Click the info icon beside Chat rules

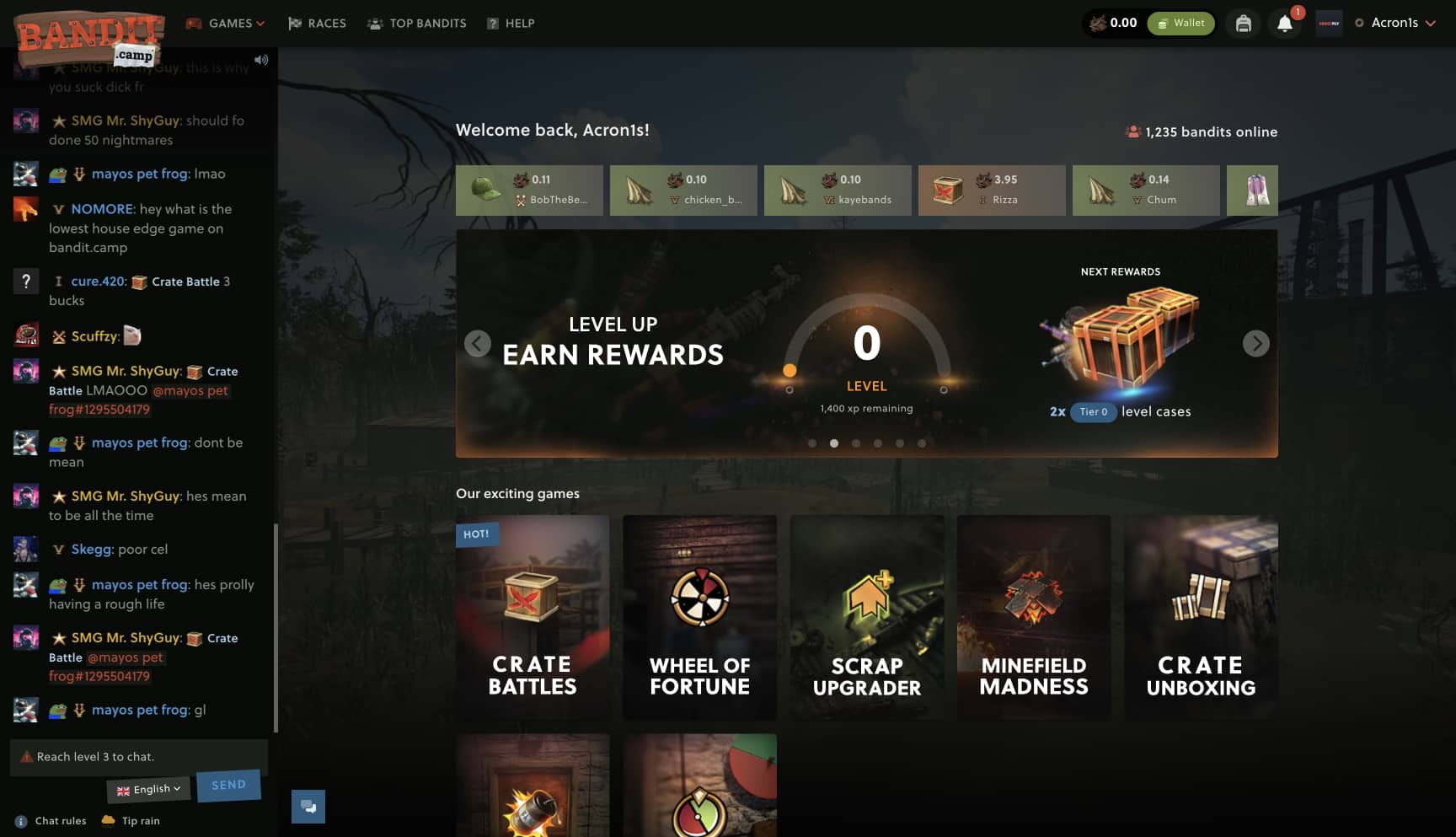(x=19, y=820)
